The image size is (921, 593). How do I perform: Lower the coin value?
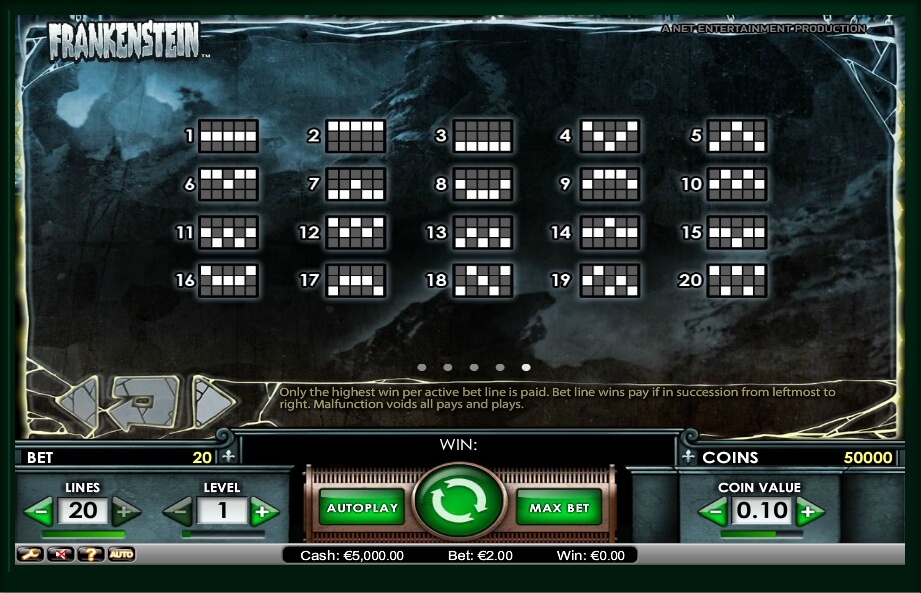pos(712,513)
